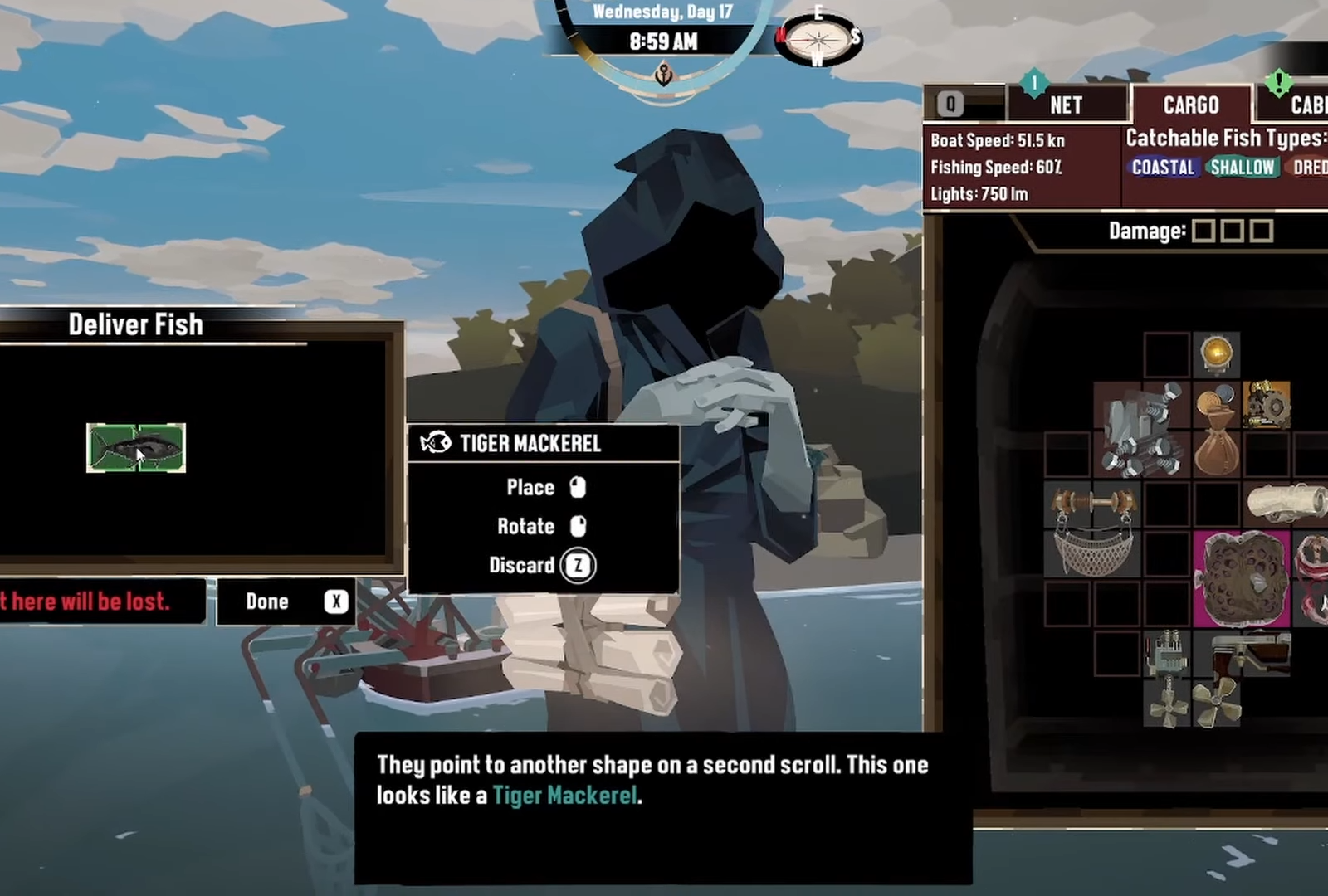Select the fishing rod winch item
1328x896 pixels.
click(1250, 653)
